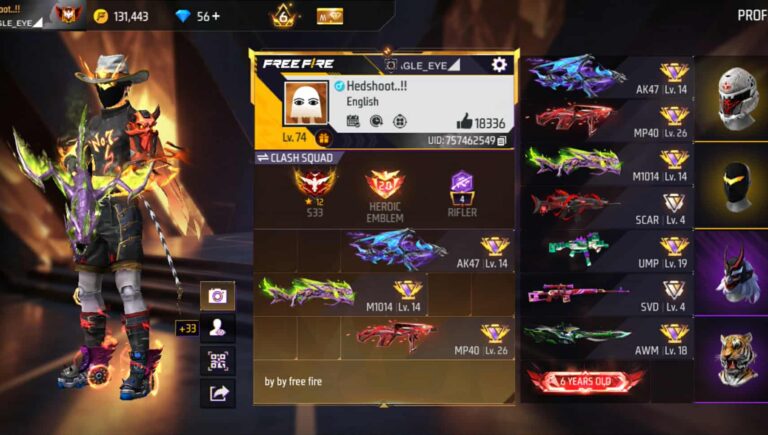Give a like using the thumbs-up icon
The width and height of the screenshot is (768, 435).
pos(464,121)
